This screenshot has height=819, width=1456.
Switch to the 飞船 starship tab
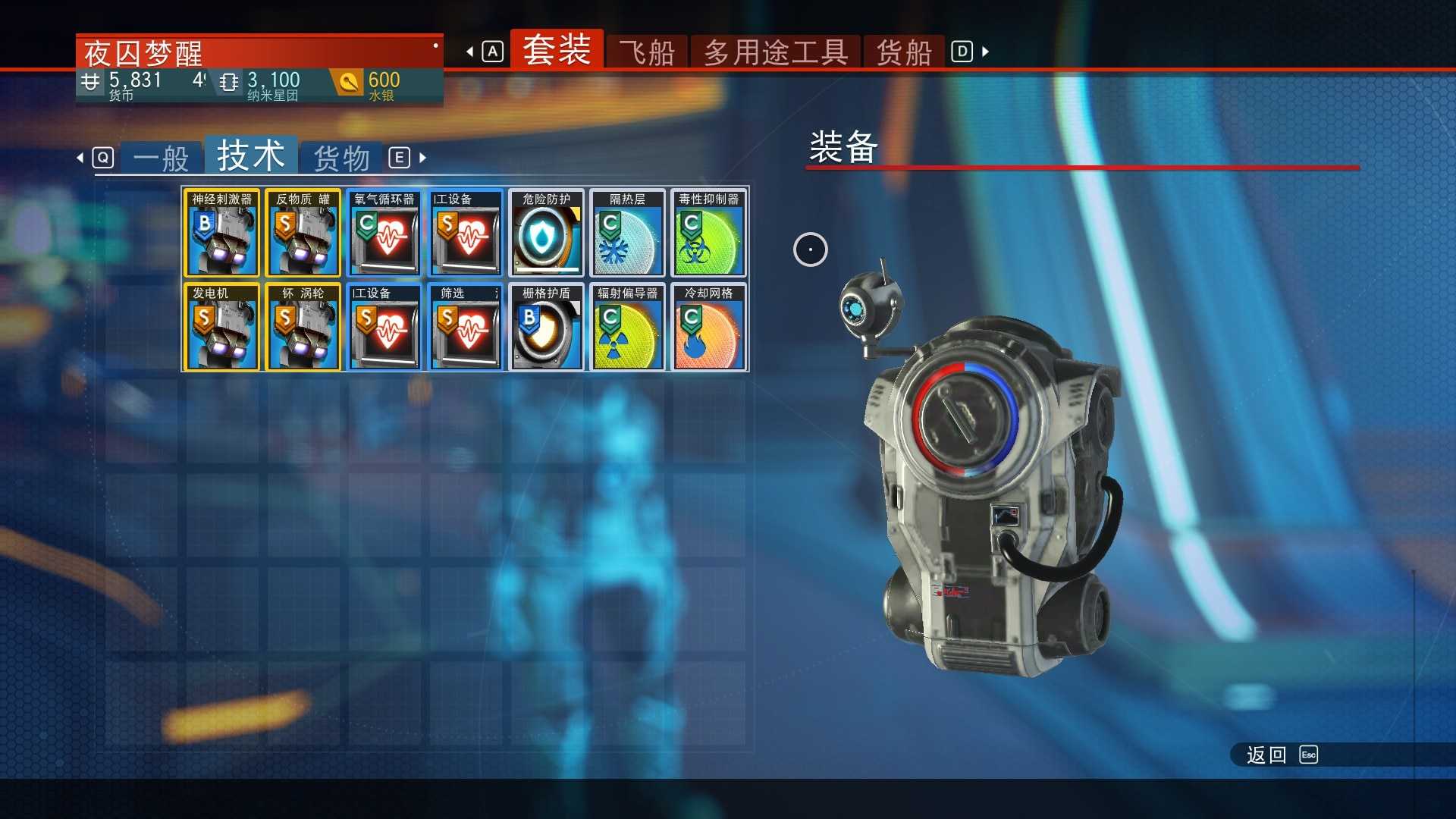648,52
